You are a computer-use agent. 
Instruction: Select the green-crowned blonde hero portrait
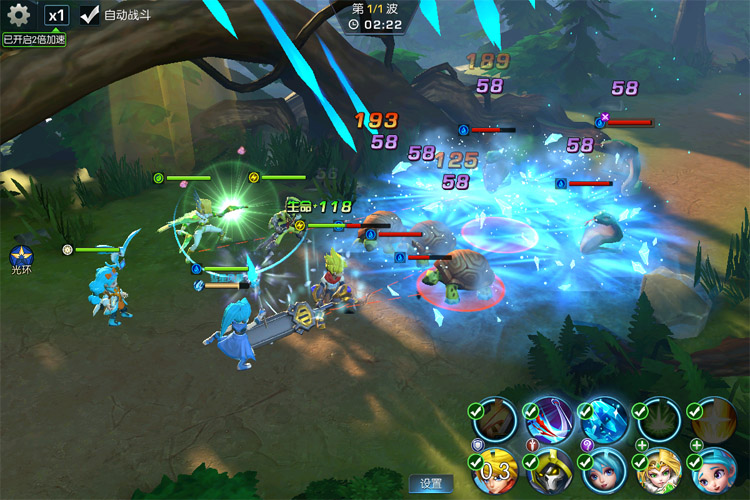coord(659,474)
